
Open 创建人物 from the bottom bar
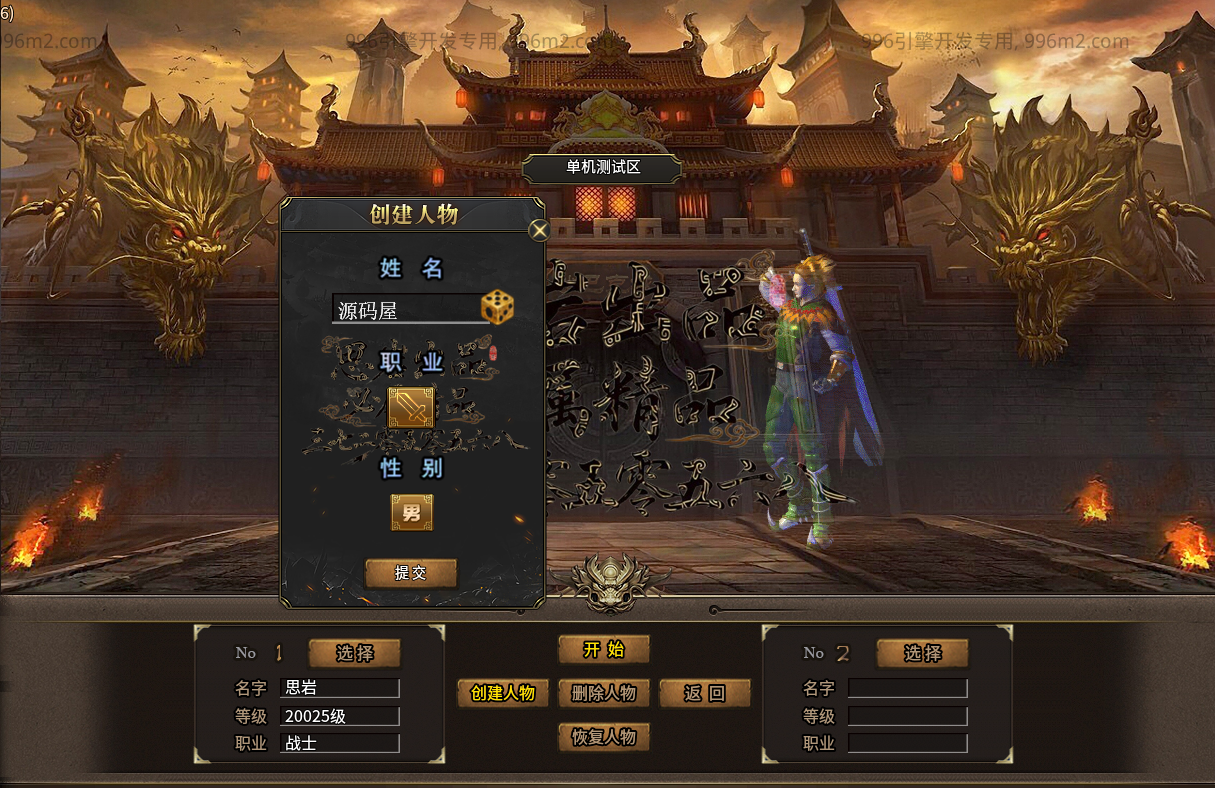point(503,693)
